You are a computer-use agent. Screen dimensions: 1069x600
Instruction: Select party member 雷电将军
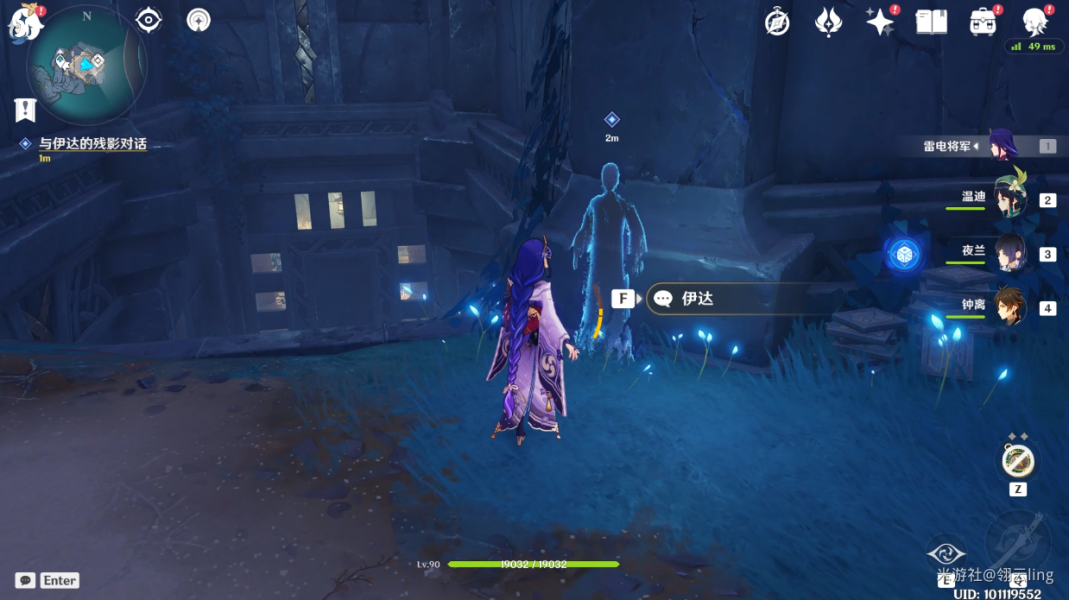(1001, 146)
